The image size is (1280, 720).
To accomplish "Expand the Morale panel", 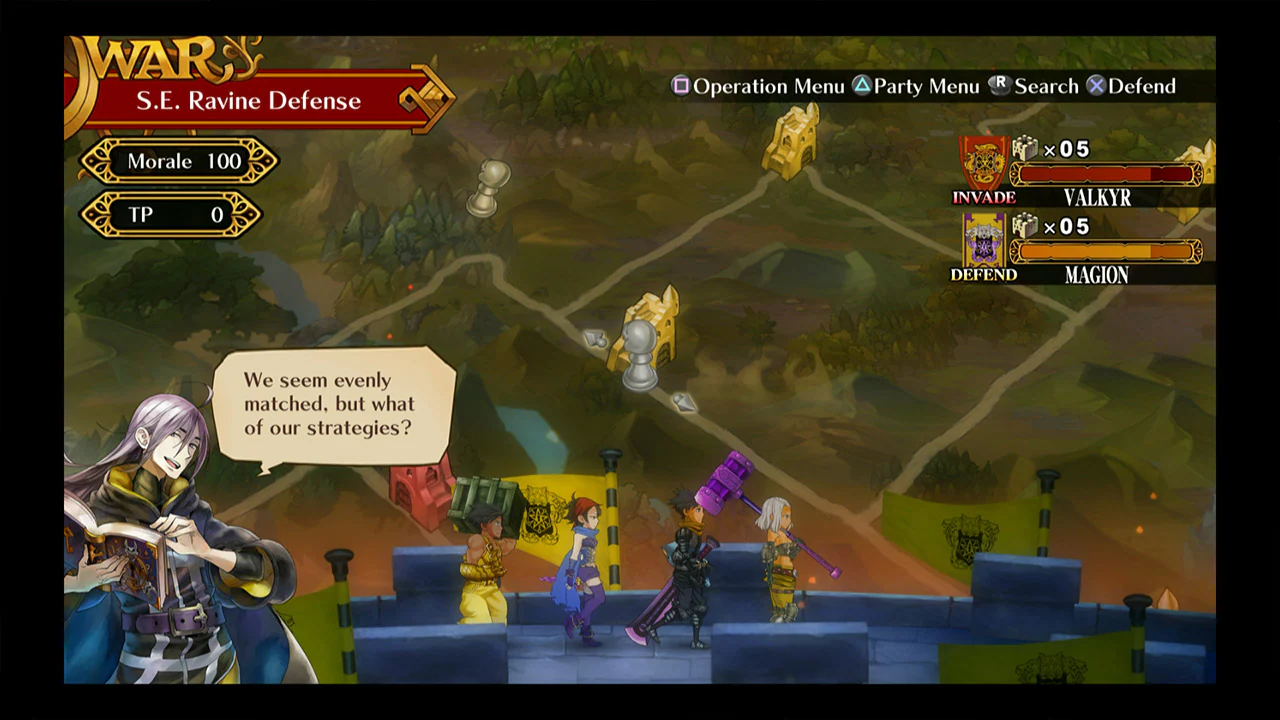I will [180, 161].
